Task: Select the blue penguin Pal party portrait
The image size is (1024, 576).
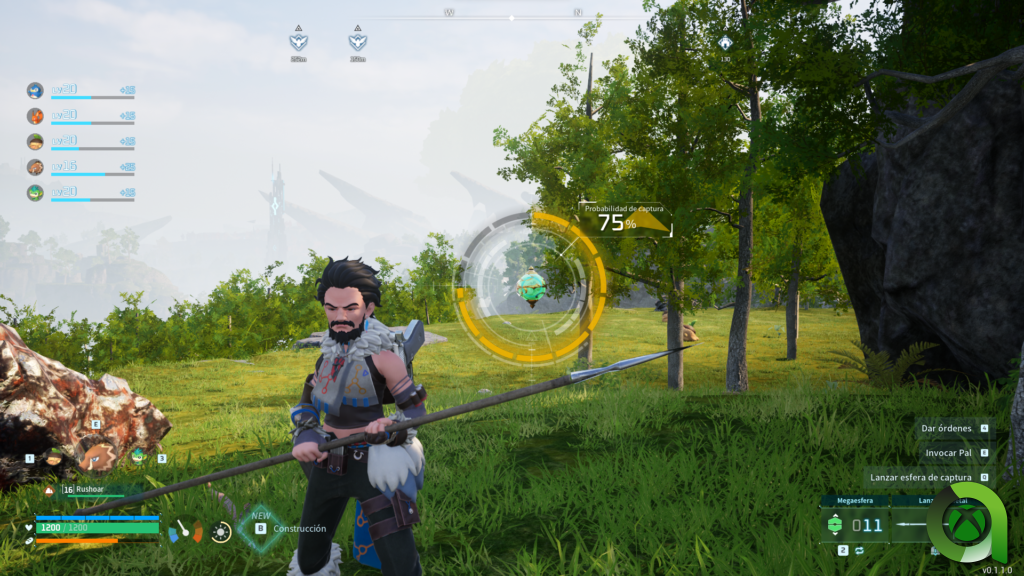Action: [35, 90]
